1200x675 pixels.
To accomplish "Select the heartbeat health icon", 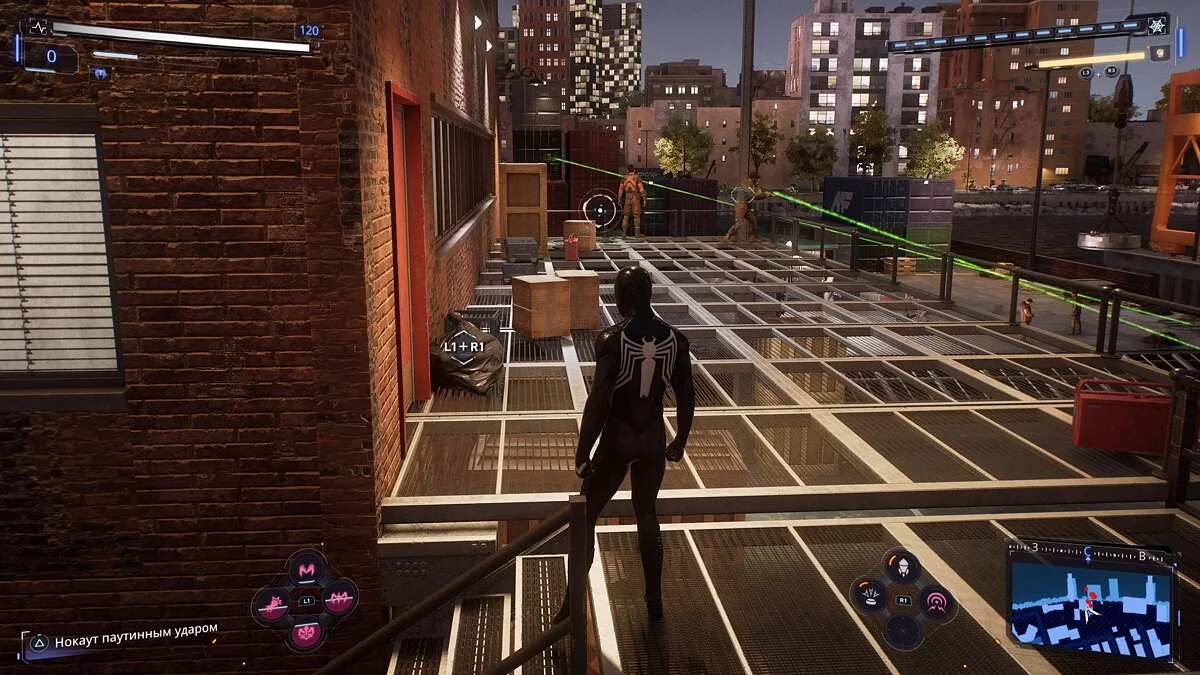I will (38, 28).
